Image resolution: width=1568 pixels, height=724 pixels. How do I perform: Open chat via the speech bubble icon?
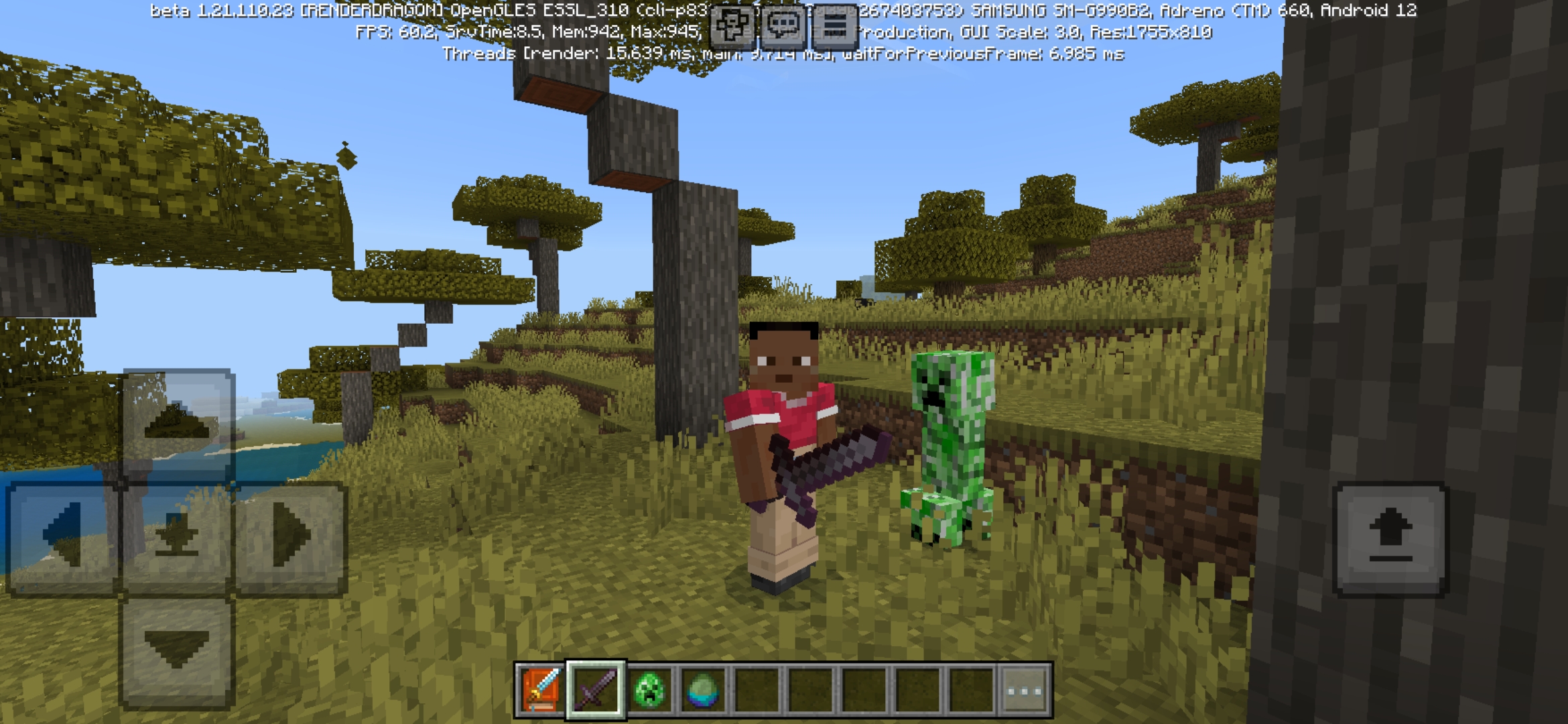click(x=782, y=27)
